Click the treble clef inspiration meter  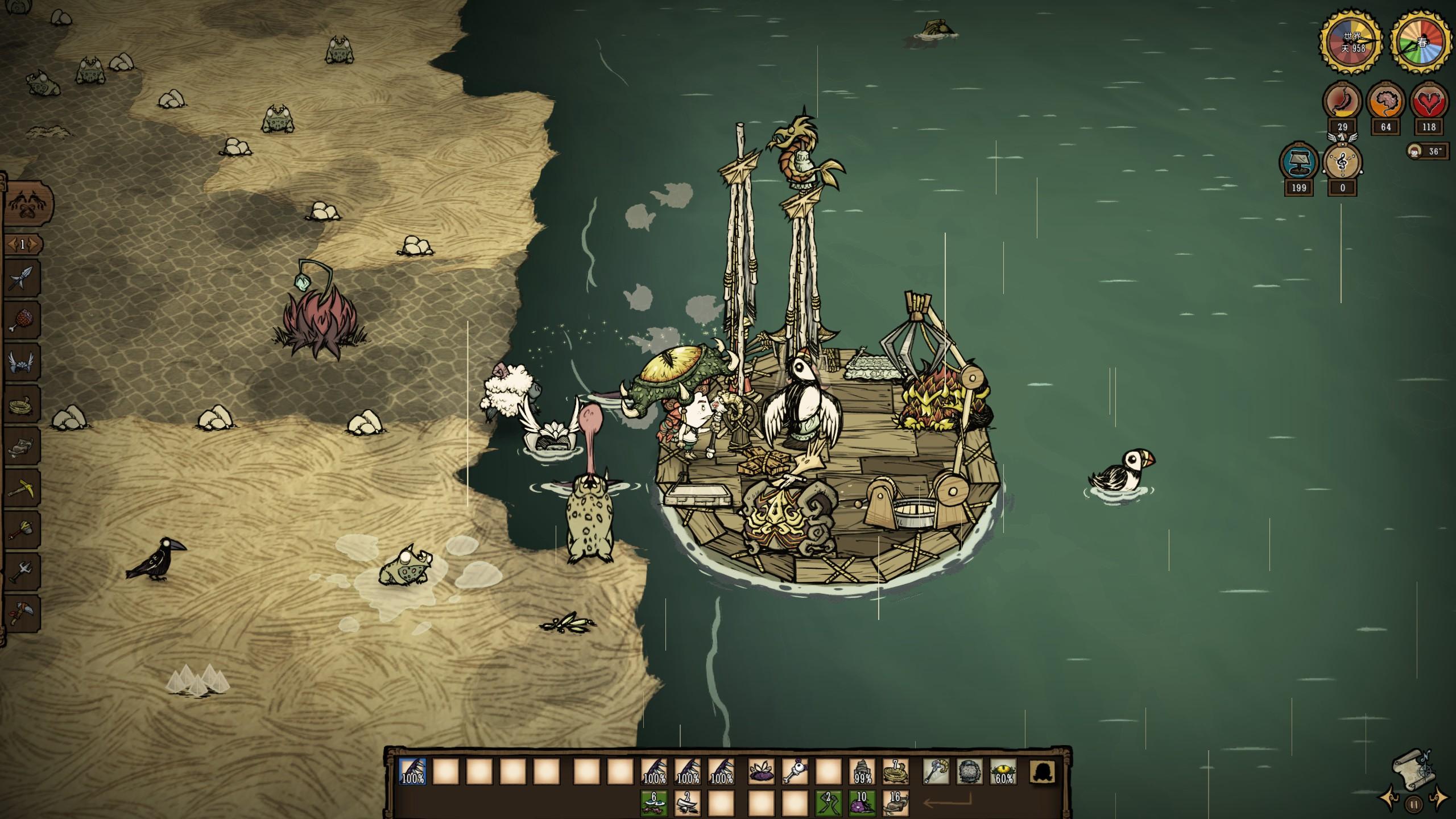1343,163
